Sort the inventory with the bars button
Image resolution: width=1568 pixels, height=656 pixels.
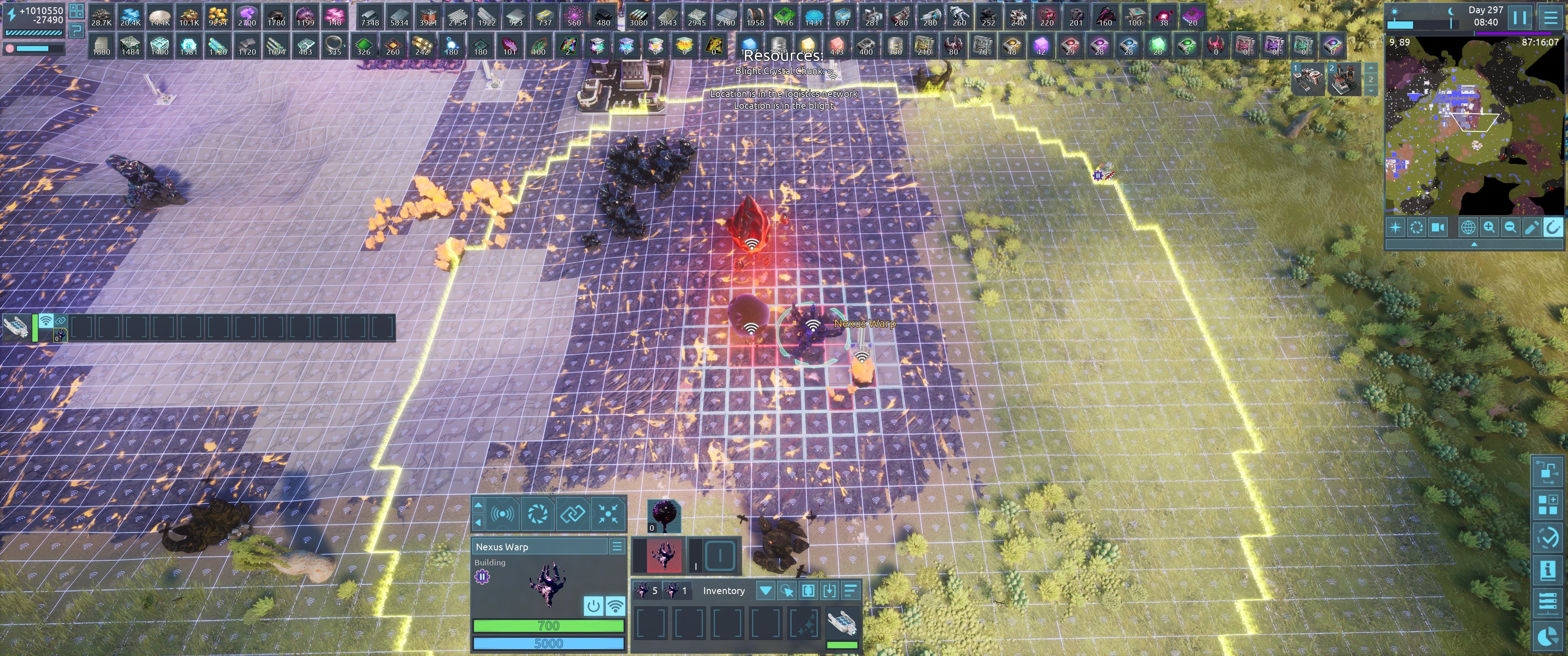coord(851,590)
